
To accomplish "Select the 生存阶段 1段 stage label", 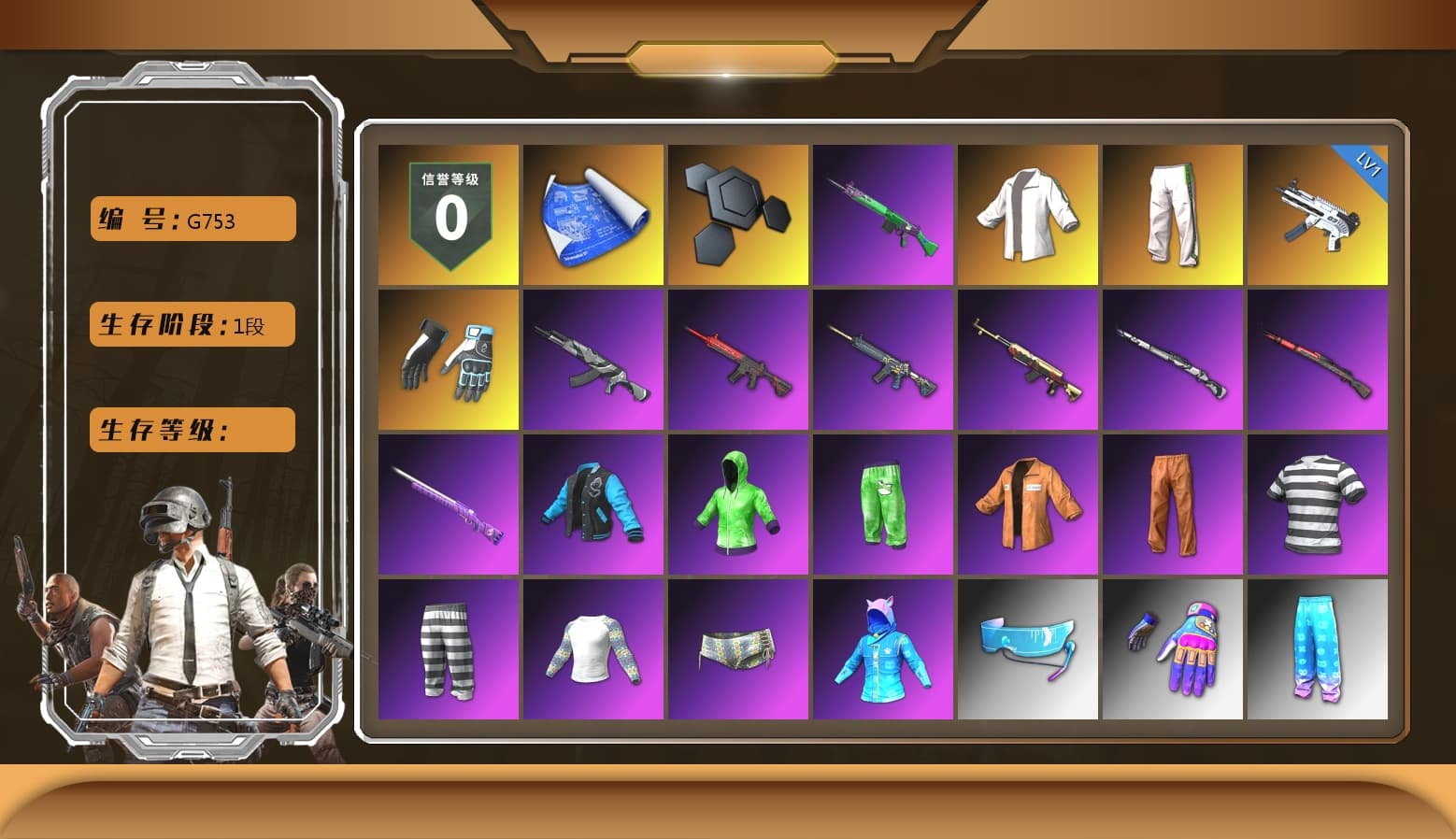I will [192, 324].
